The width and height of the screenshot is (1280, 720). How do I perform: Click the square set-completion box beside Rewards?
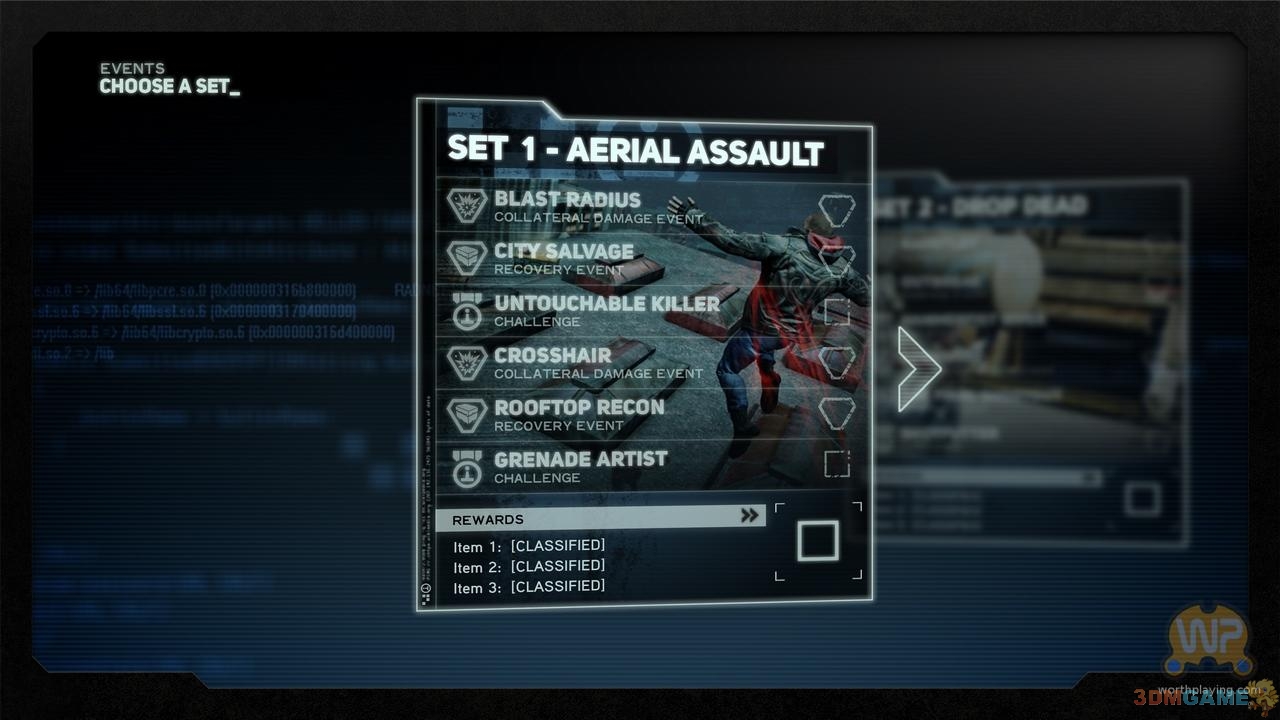tap(818, 541)
